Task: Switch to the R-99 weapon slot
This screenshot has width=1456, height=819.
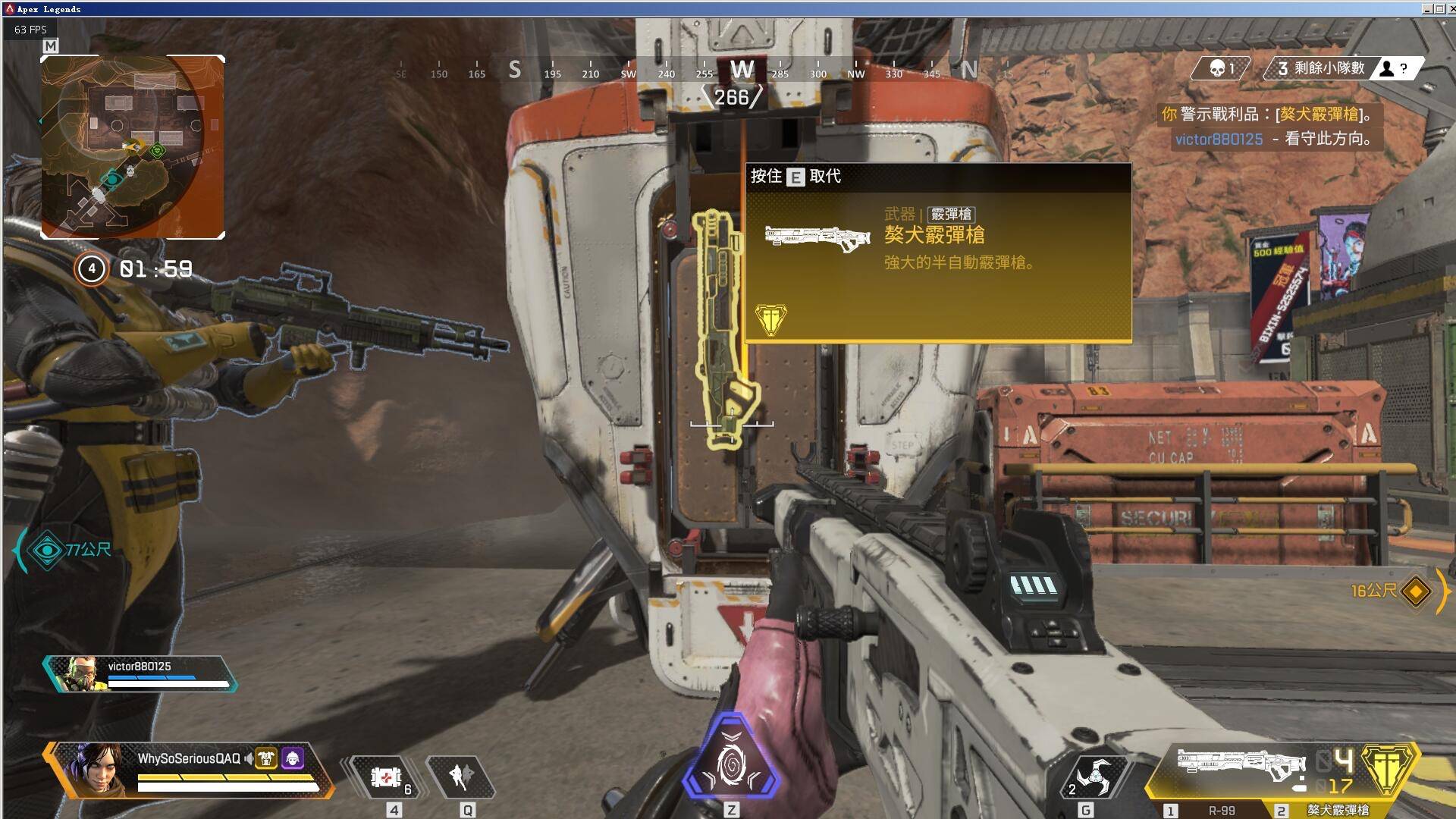Action: click(1213, 810)
